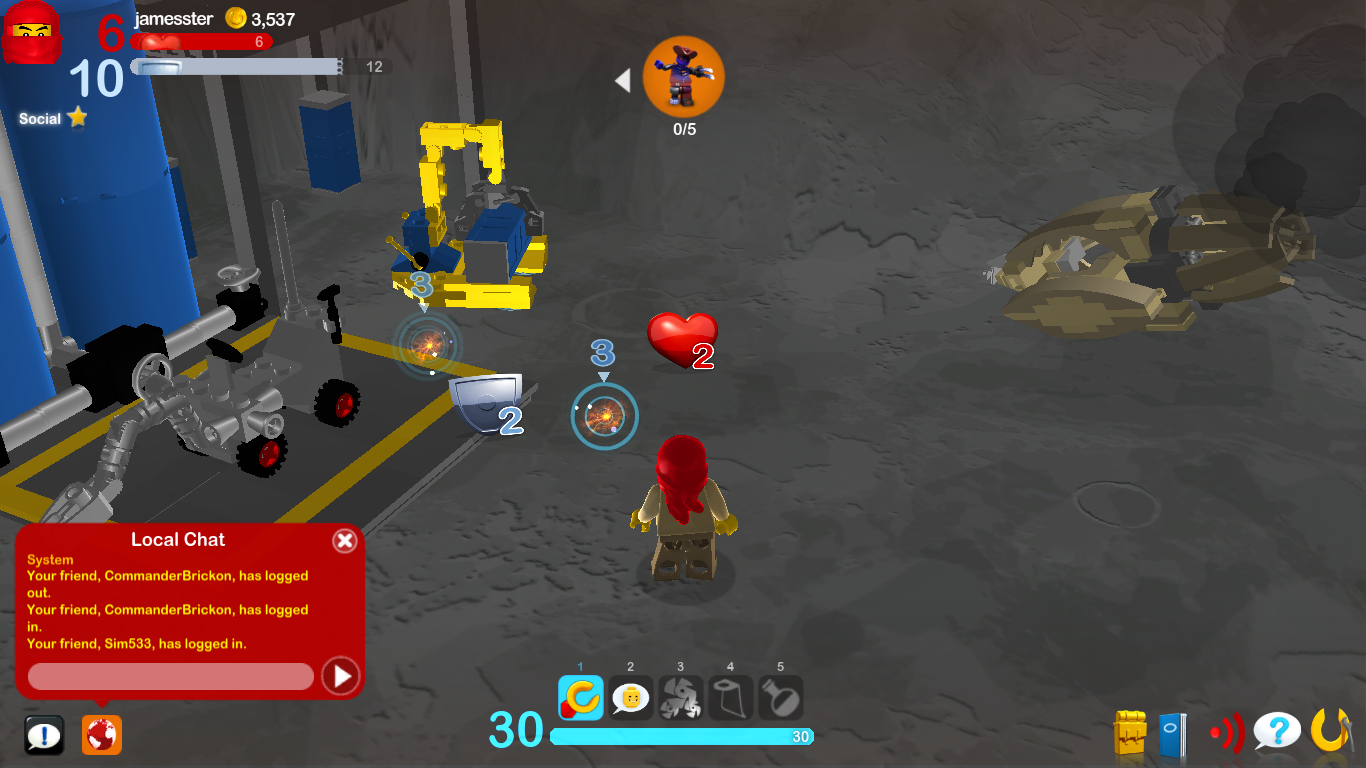This screenshot has height=768, width=1366.
Task: Use the shield ability in slot 4
Action: pyautogui.click(x=731, y=697)
